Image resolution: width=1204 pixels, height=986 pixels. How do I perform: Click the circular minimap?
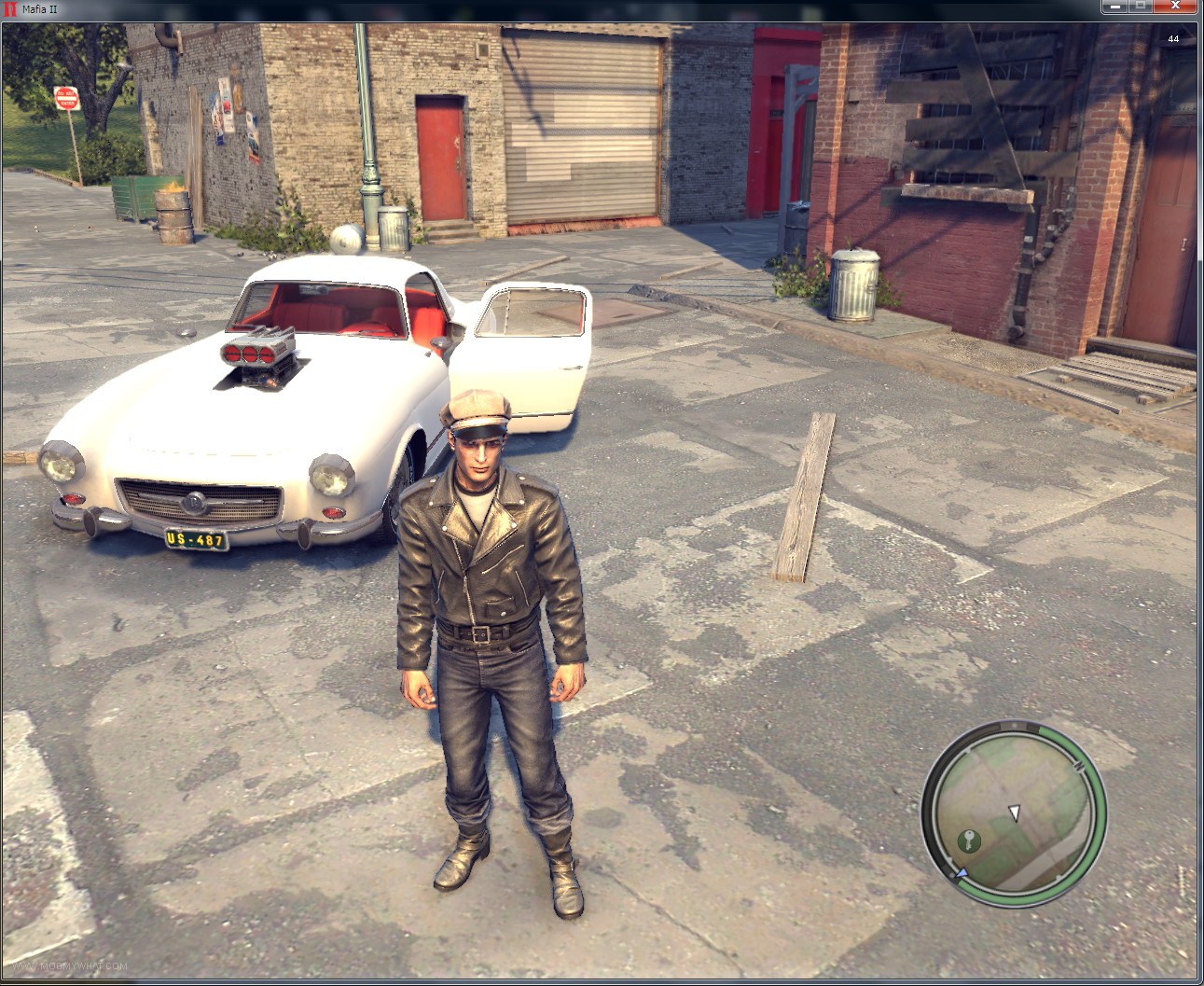coord(1014,811)
